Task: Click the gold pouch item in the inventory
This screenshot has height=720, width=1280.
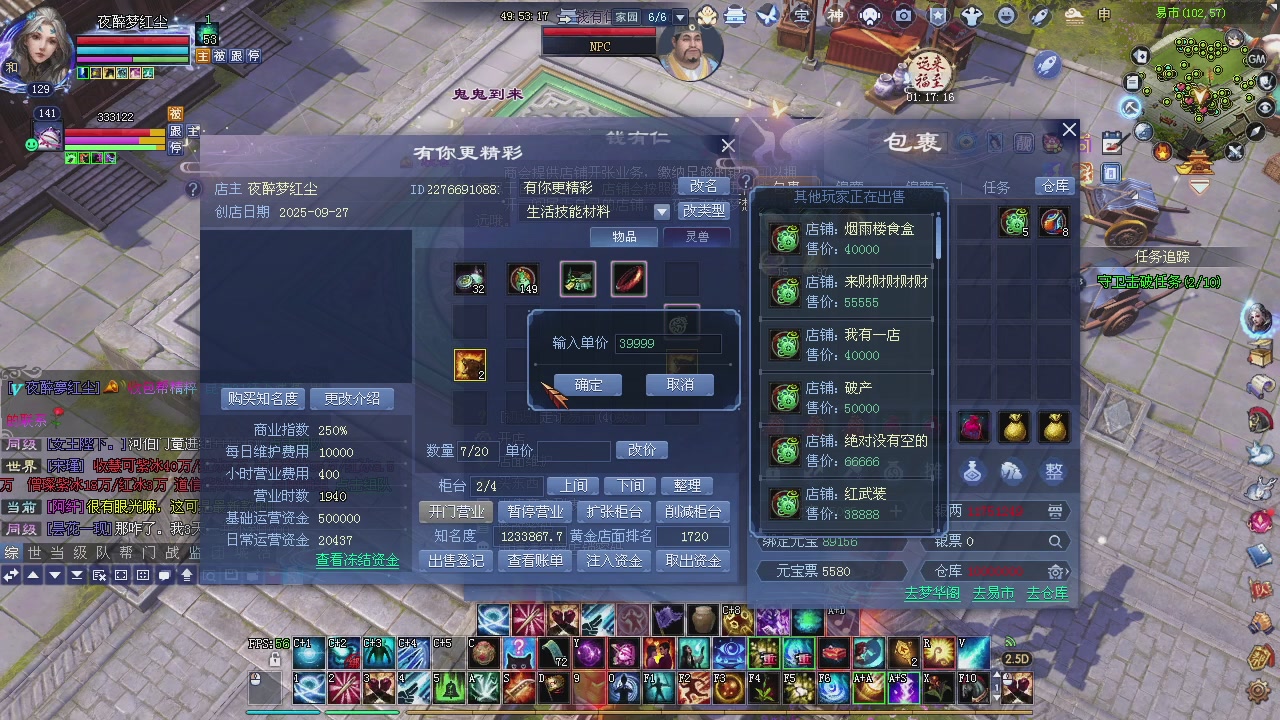Action: 1014,426
